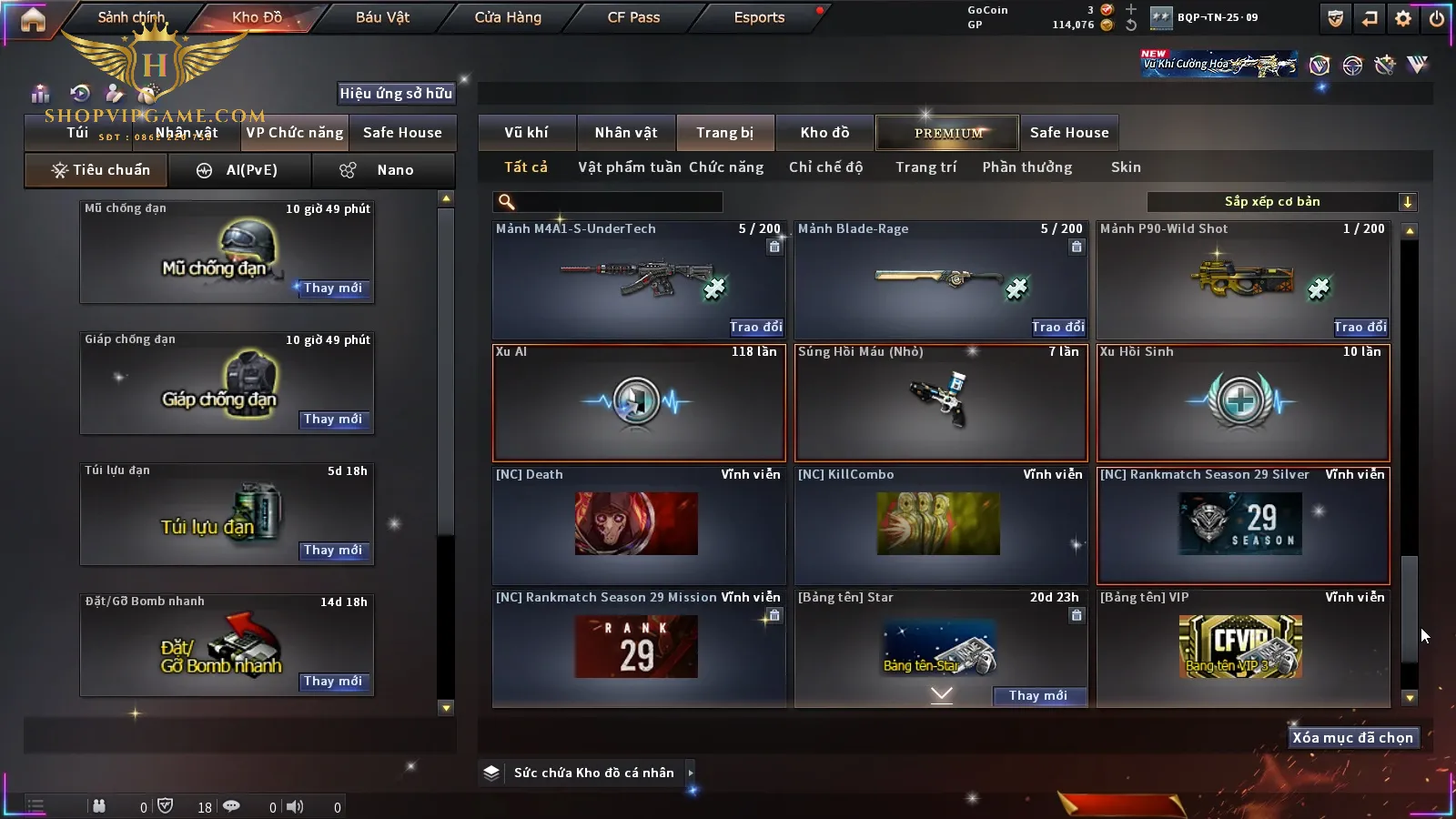Open the Esports menu
This screenshot has width=1456, height=819.
pos(759,17)
